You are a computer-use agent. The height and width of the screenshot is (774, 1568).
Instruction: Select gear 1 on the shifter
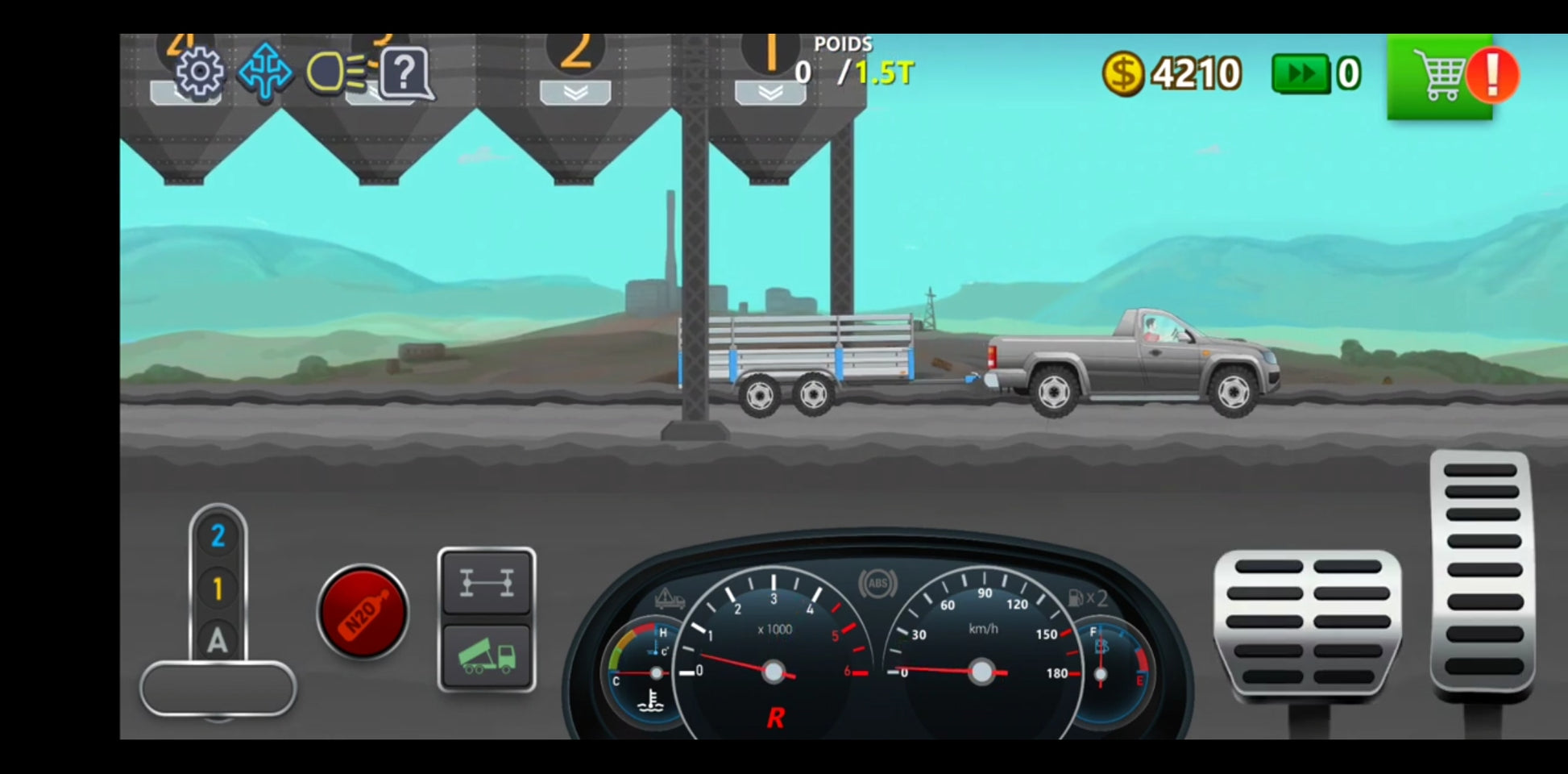click(x=218, y=589)
